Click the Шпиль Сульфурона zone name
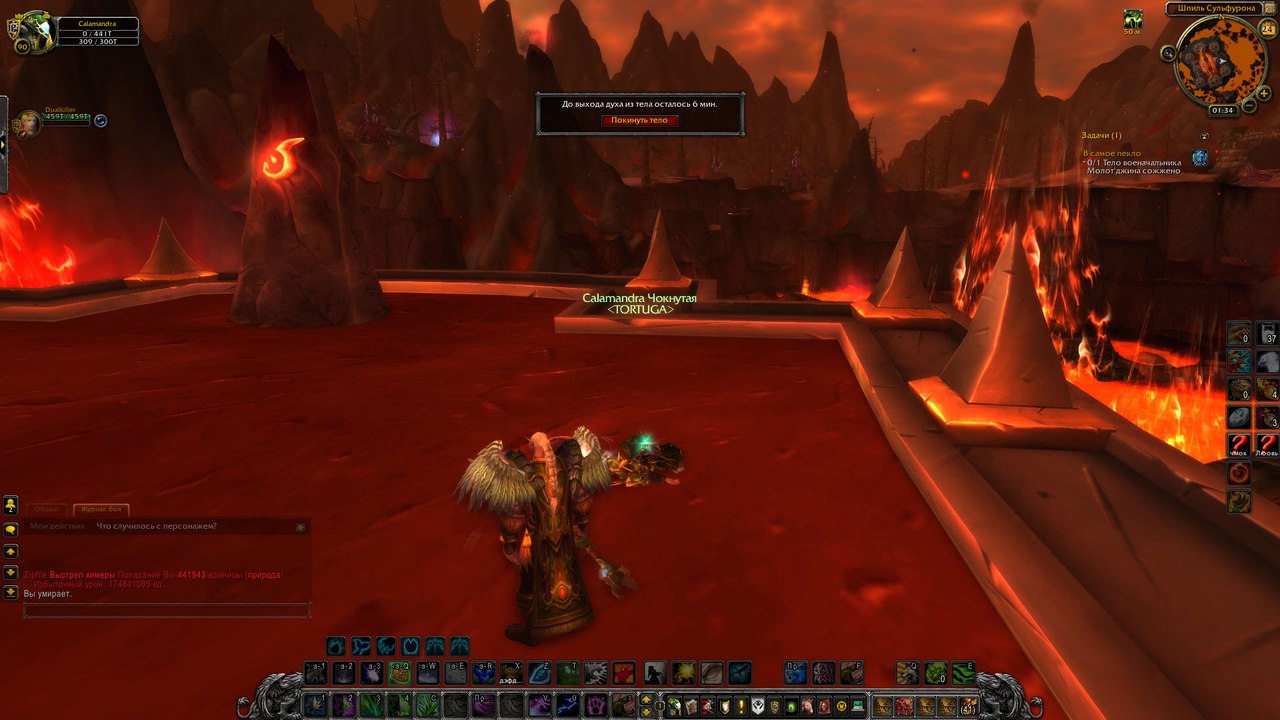Image resolution: width=1280 pixels, height=720 pixels. (1213, 9)
